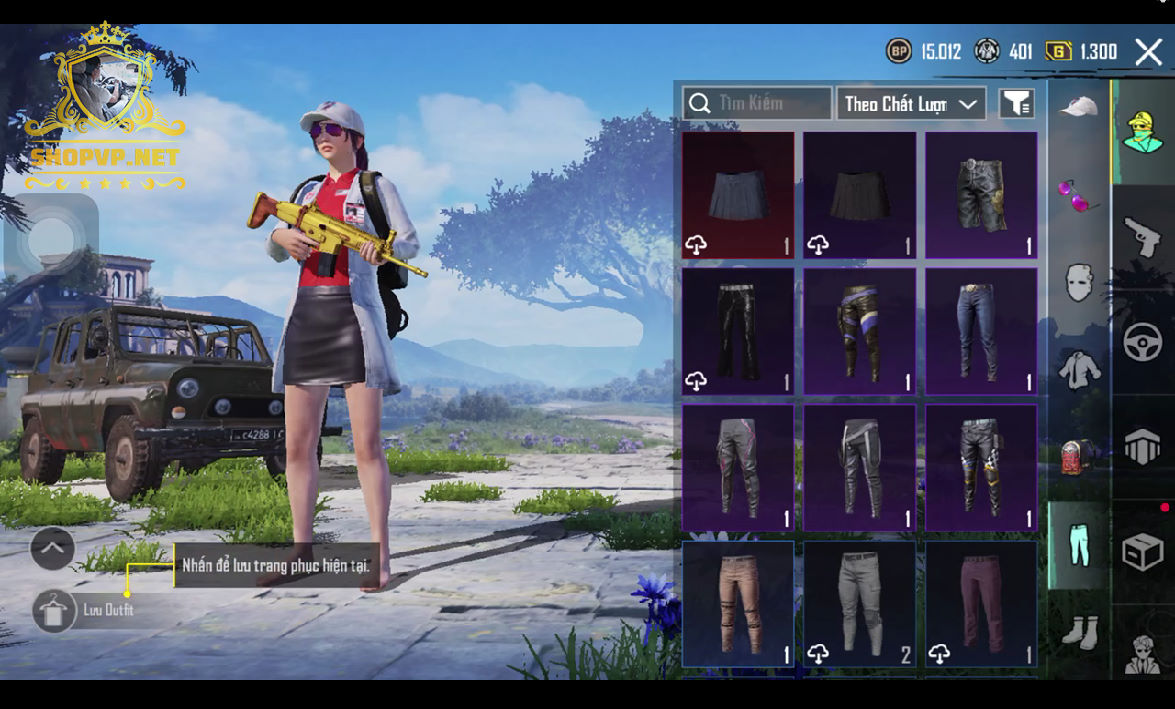The height and width of the screenshot is (709, 1175).
Task: Expand the up-arrow button beside the character
Action: [52, 548]
